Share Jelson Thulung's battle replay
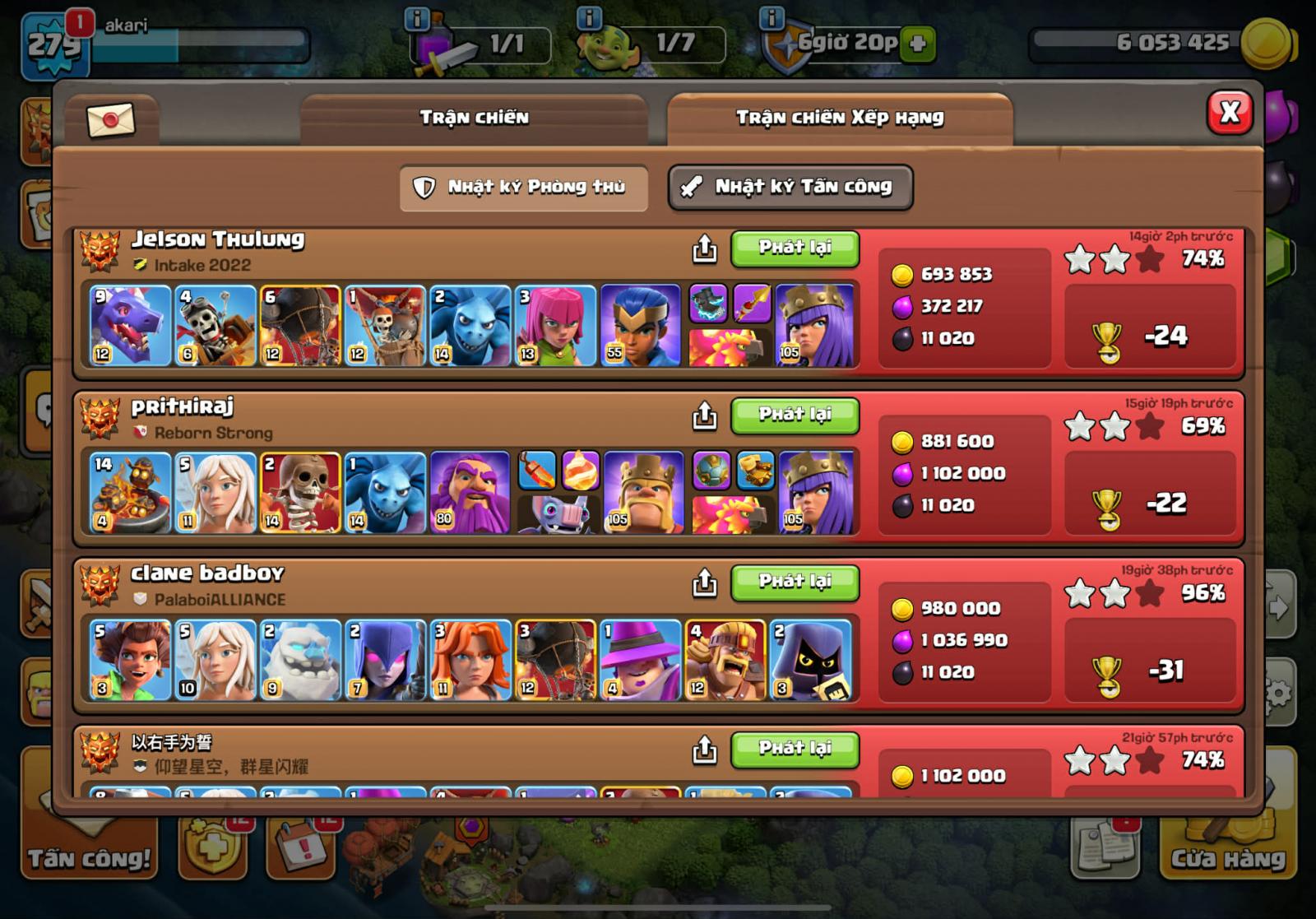The image size is (1316, 919). coord(704,248)
